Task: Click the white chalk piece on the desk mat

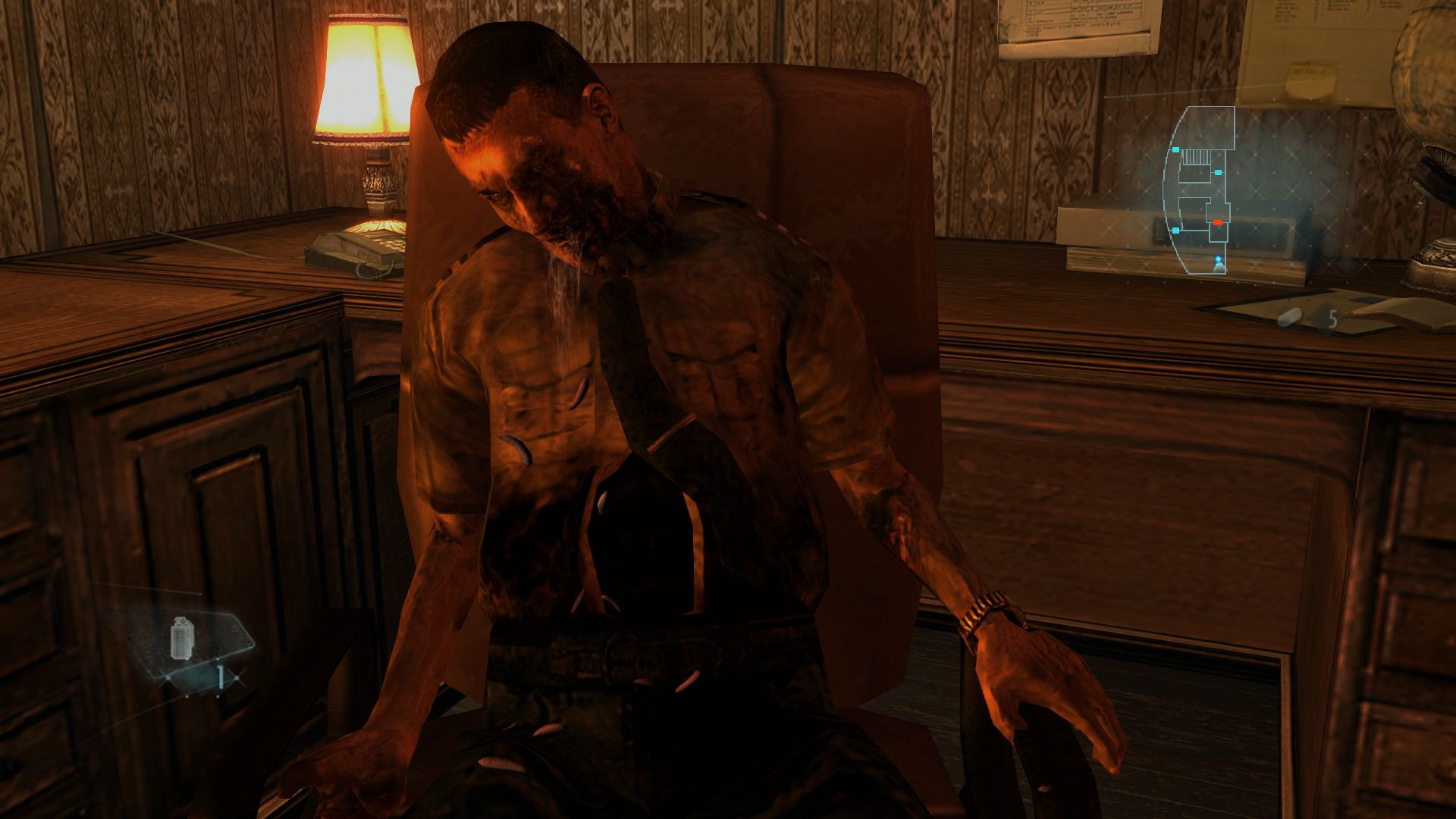Action: (x=1289, y=315)
